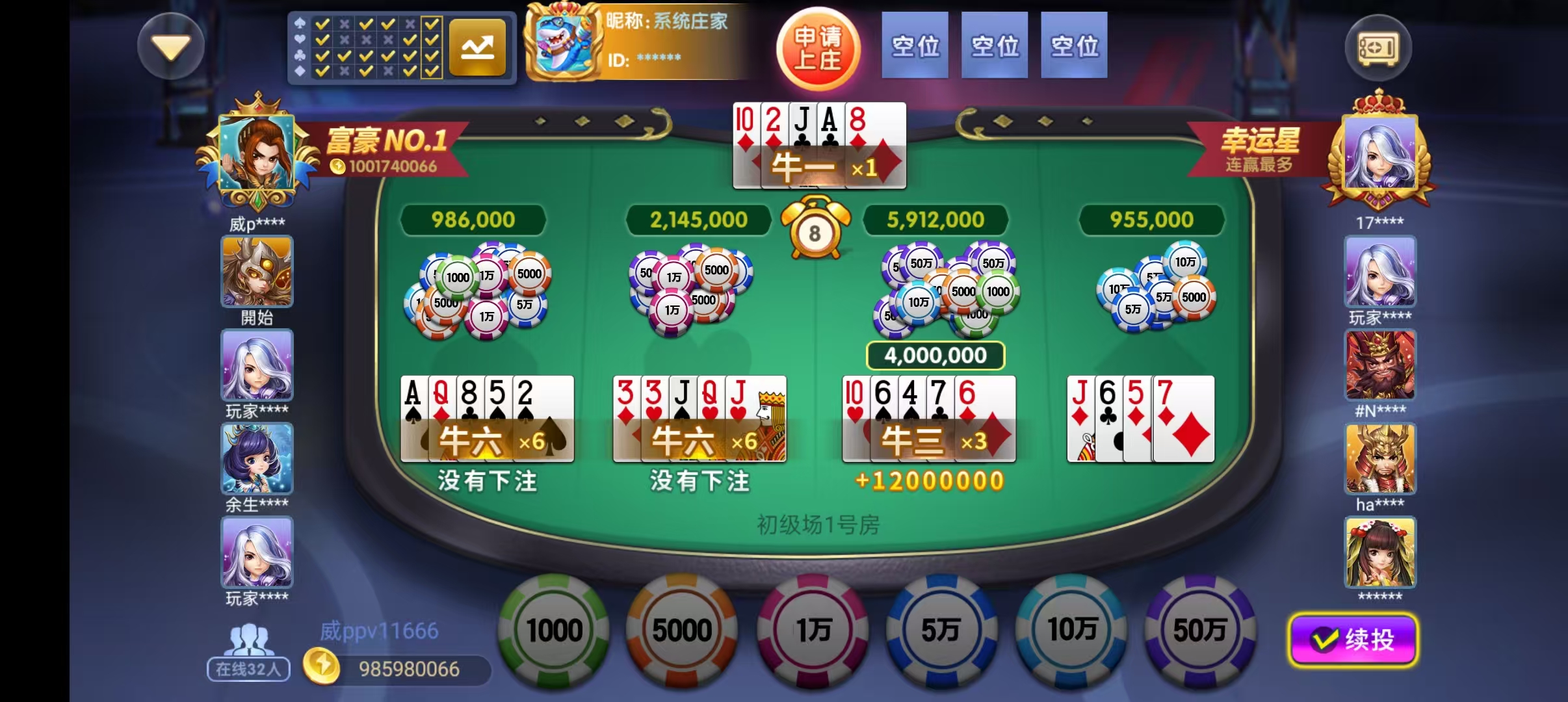Add coins via the gold lightning coin

pos(321,668)
